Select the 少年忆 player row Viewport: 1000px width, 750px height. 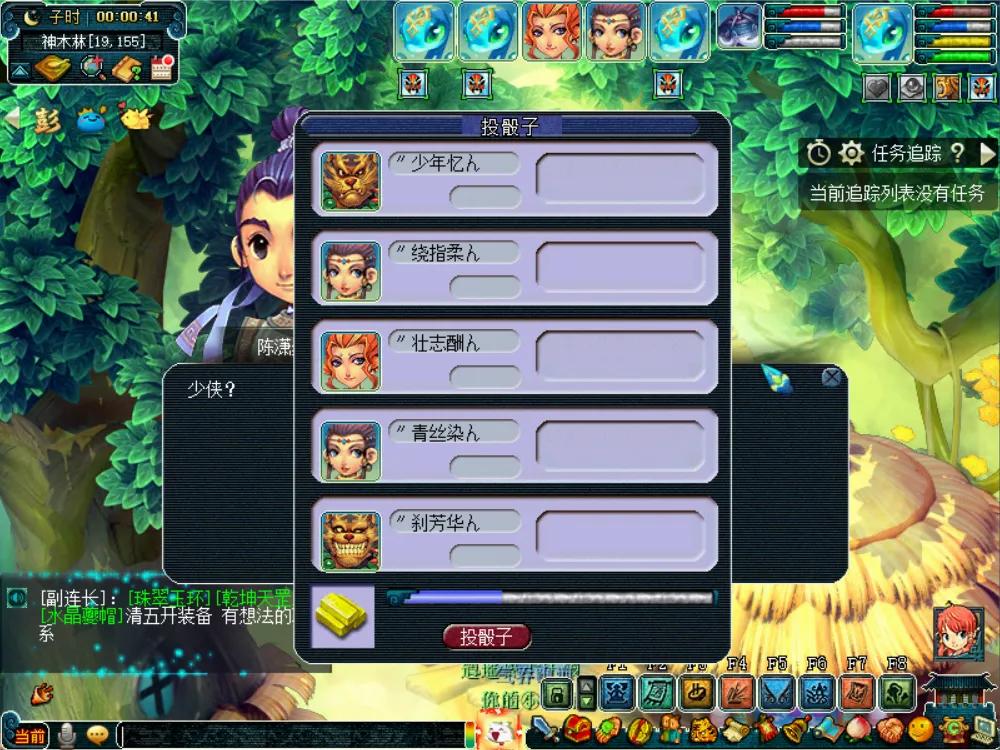click(516, 180)
